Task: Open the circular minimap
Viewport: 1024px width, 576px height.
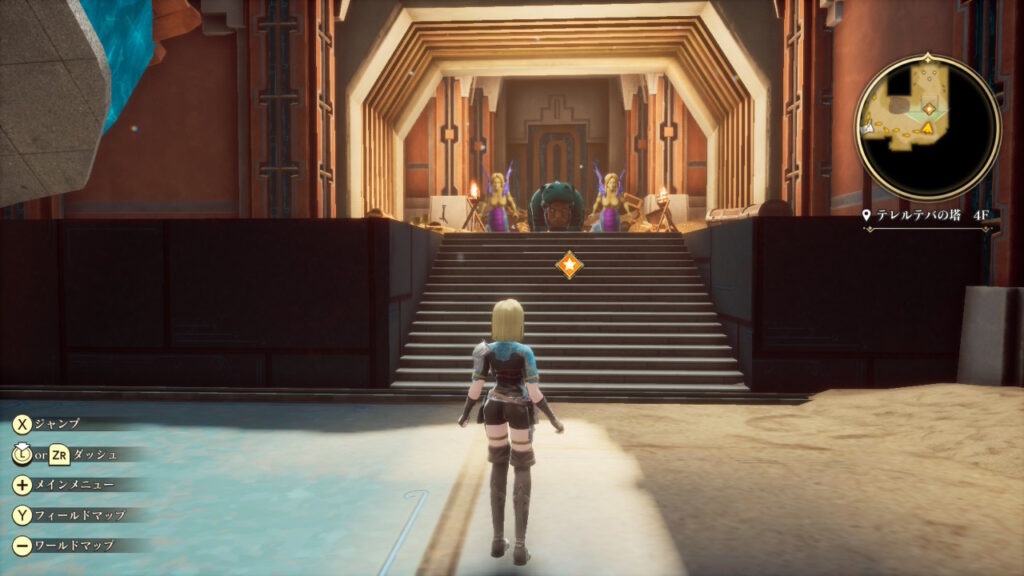Action: [927, 127]
